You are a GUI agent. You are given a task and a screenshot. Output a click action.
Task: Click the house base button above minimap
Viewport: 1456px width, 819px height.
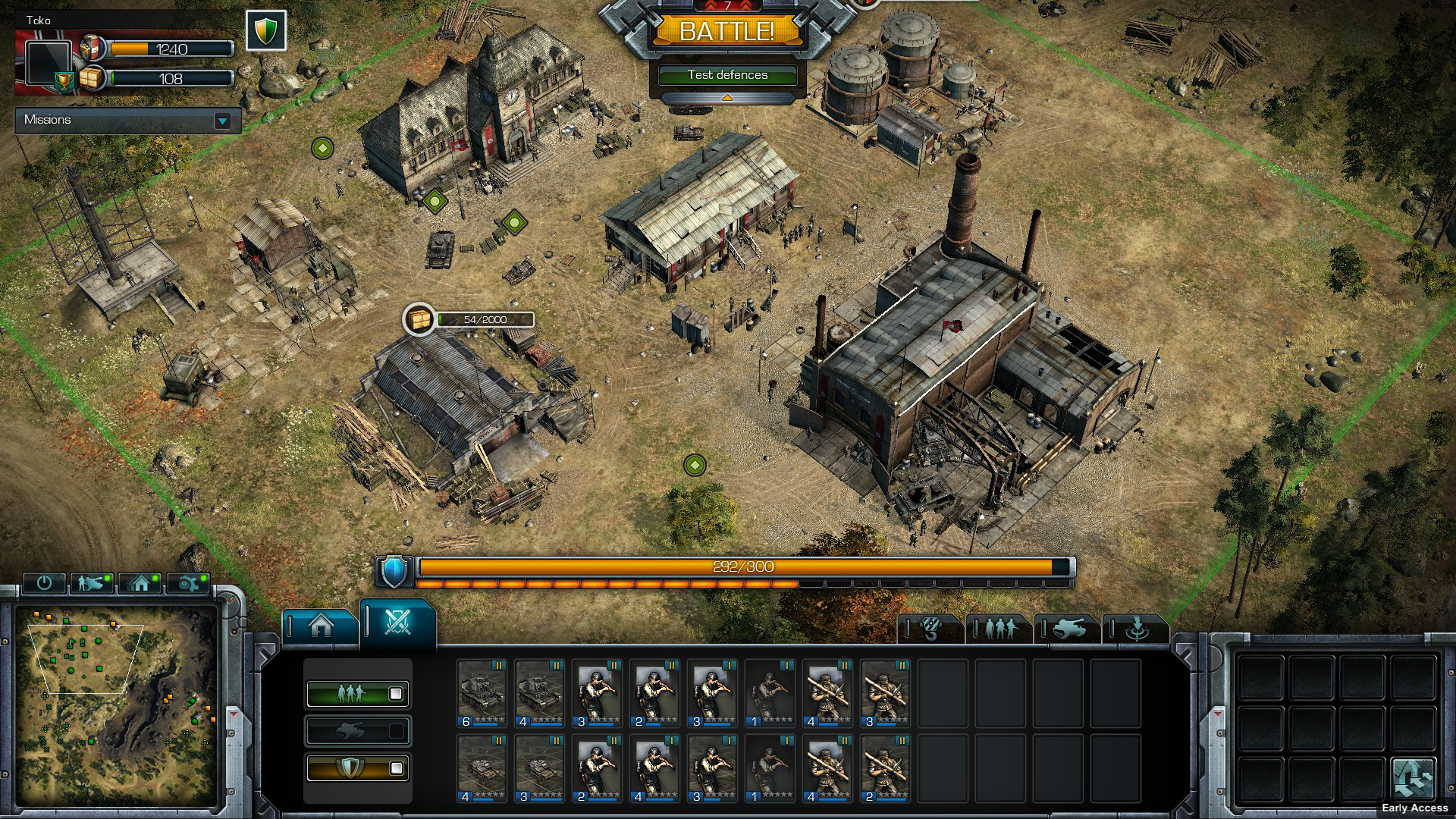pos(140,582)
